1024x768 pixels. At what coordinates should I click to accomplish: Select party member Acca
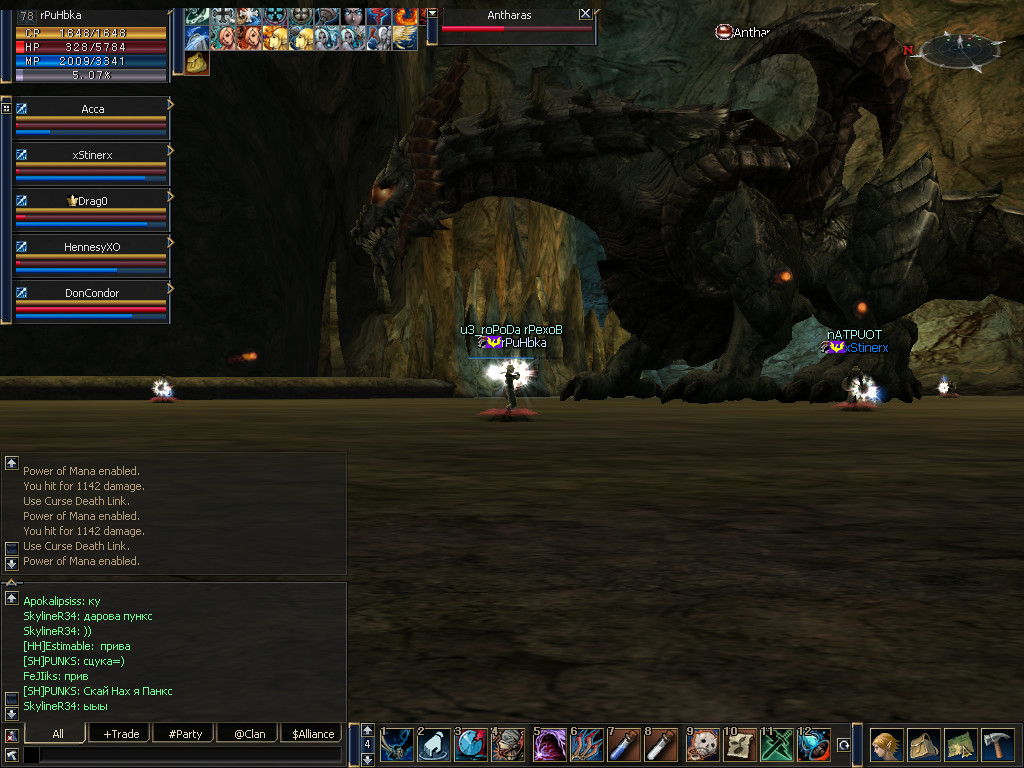tap(92, 109)
